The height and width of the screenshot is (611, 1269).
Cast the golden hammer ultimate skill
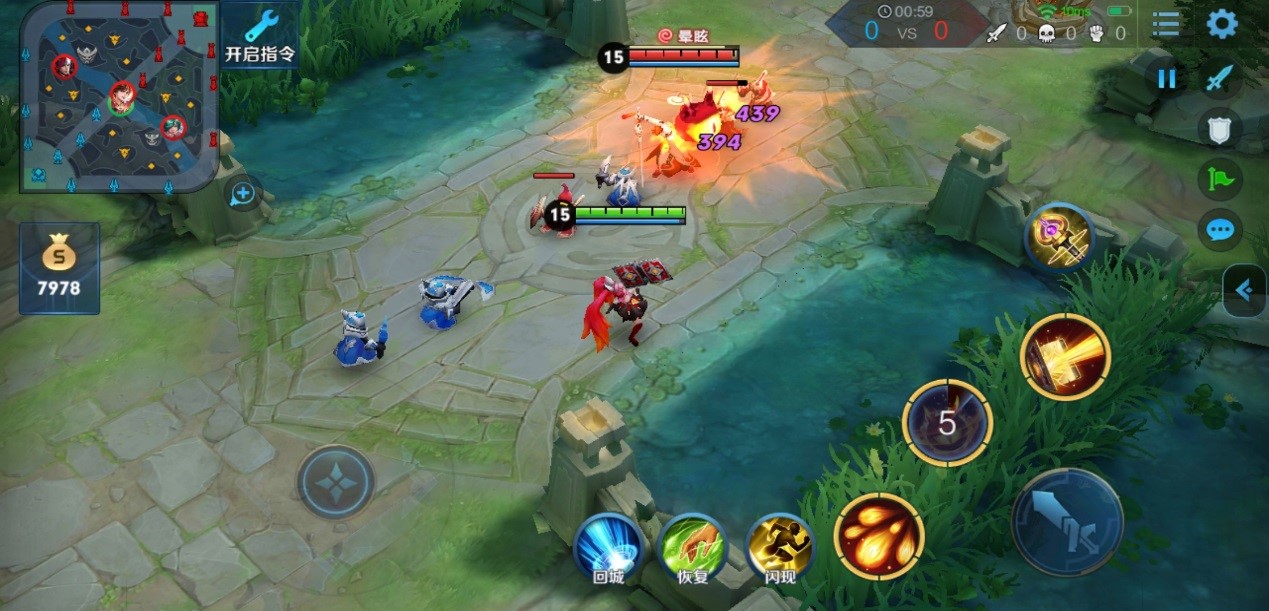pos(1066,357)
